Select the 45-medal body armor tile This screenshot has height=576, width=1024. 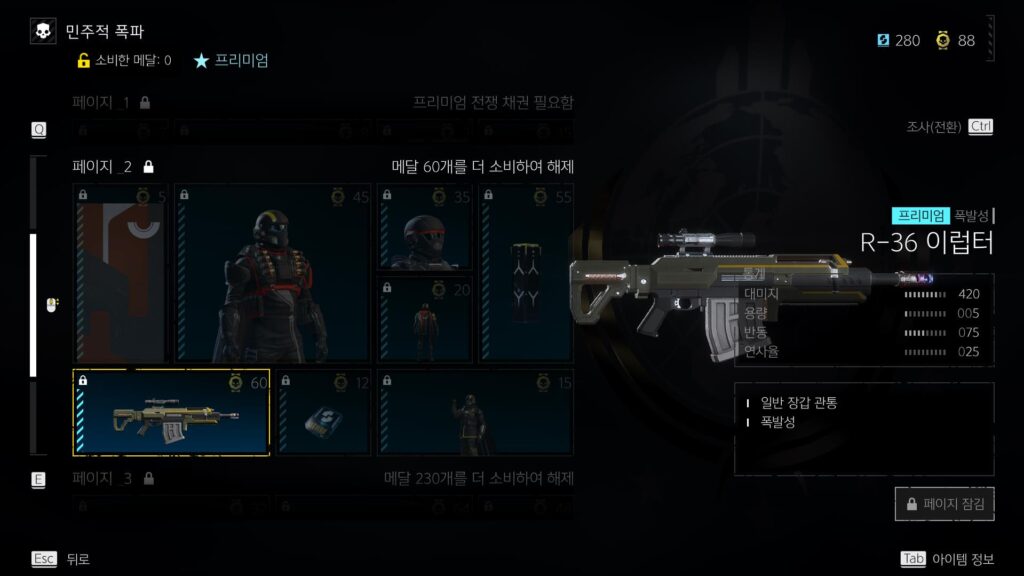coord(273,272)
